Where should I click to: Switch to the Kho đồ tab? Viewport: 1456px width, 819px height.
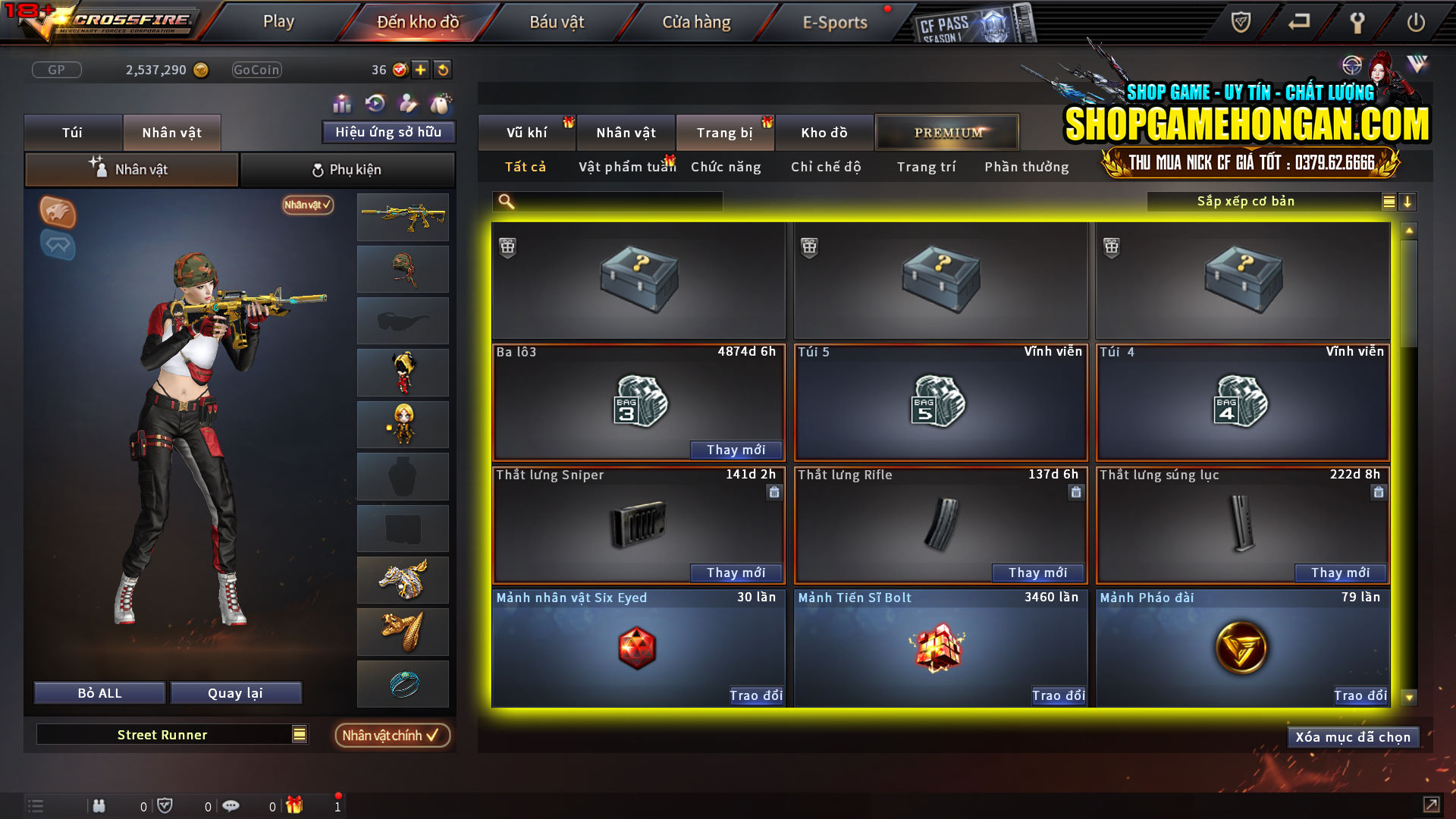824,132
